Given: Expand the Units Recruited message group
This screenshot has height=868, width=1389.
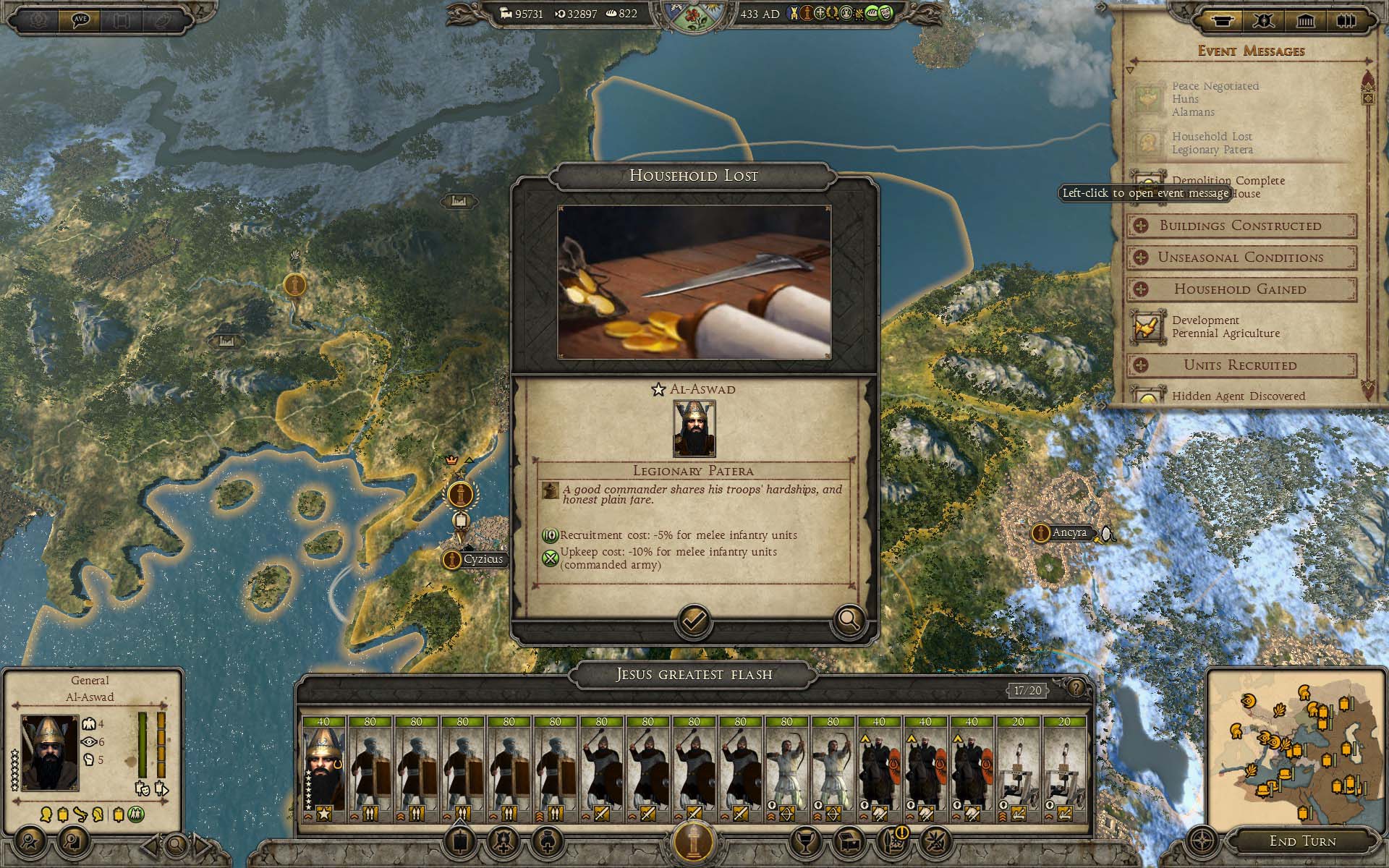Looking at the screenshot, I should [x=1241, y=365].
